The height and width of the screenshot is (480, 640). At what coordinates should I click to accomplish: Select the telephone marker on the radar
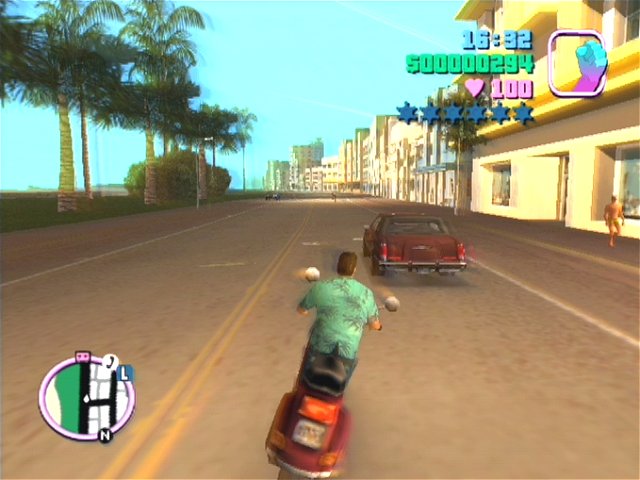110,361
